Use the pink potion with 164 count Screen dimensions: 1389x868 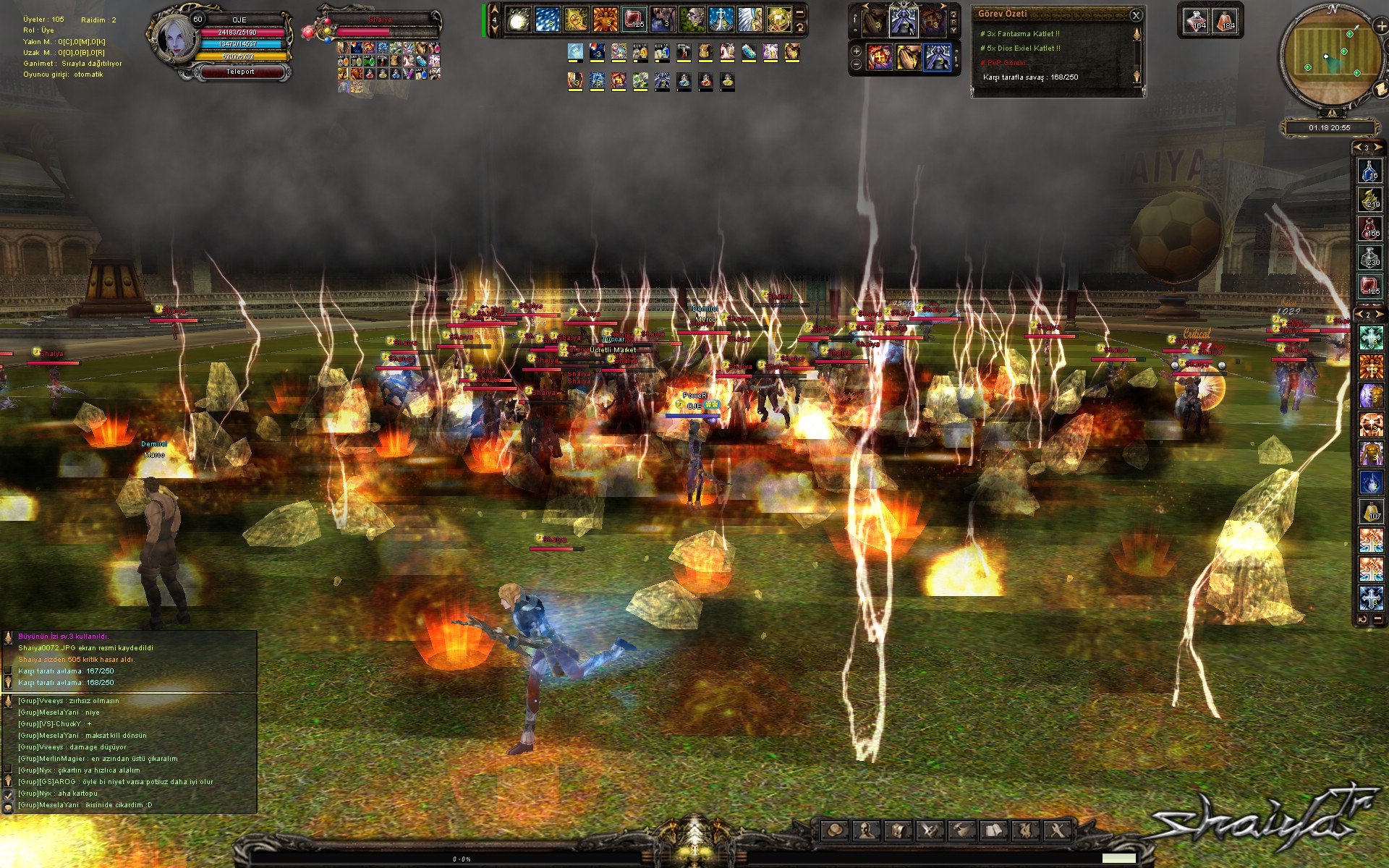pos(1197,21)
